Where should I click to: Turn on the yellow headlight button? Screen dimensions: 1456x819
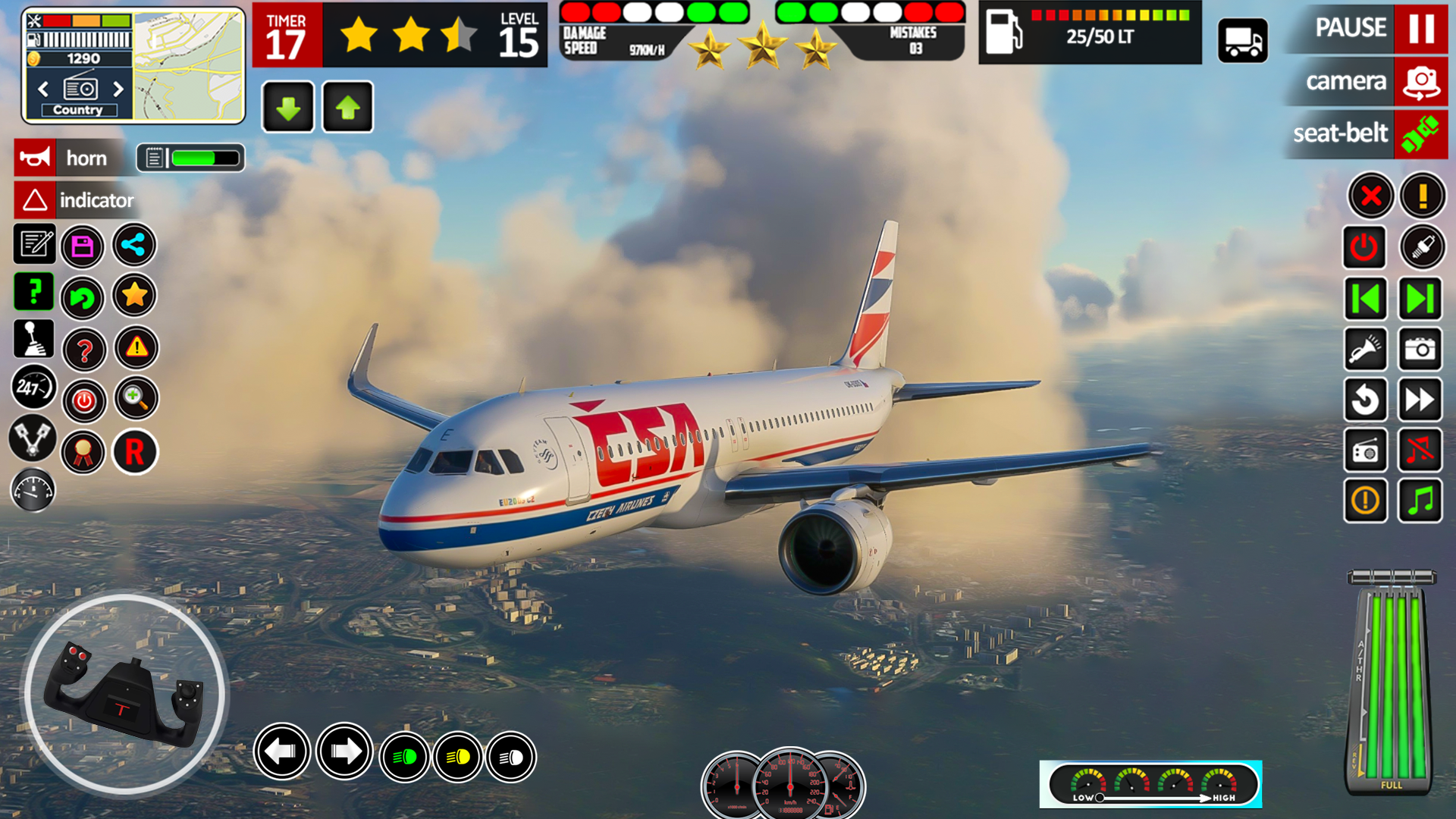click(x=458, y=757)
